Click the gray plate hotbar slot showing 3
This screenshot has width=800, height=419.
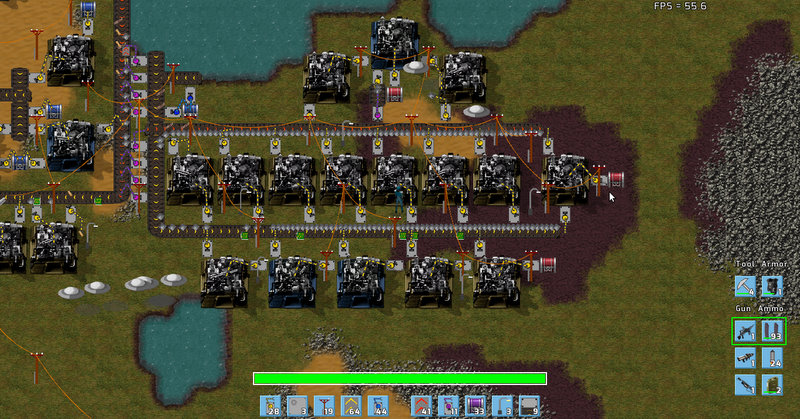tap(299, 406)
